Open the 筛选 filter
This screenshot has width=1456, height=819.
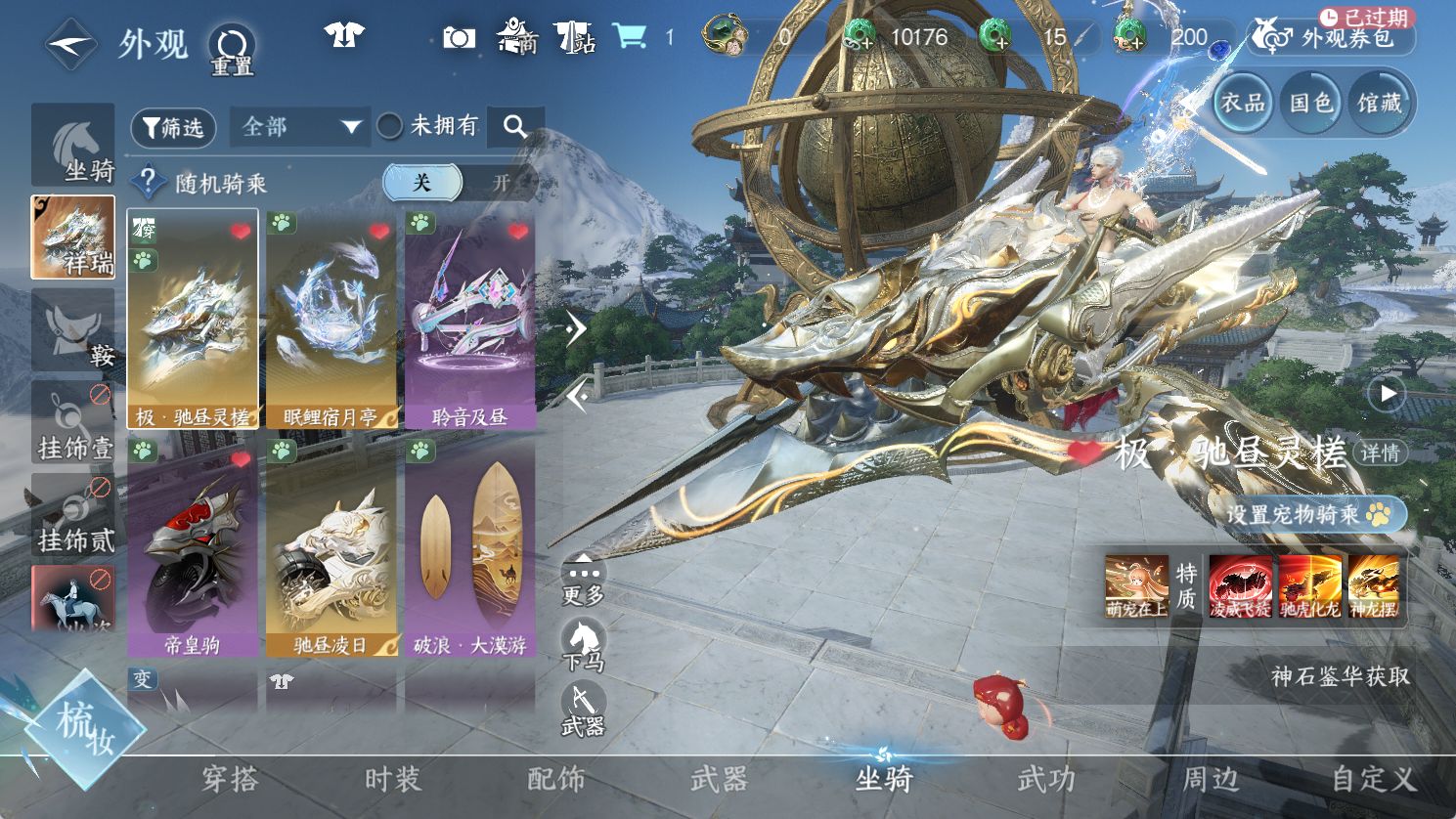coord(173,127)
